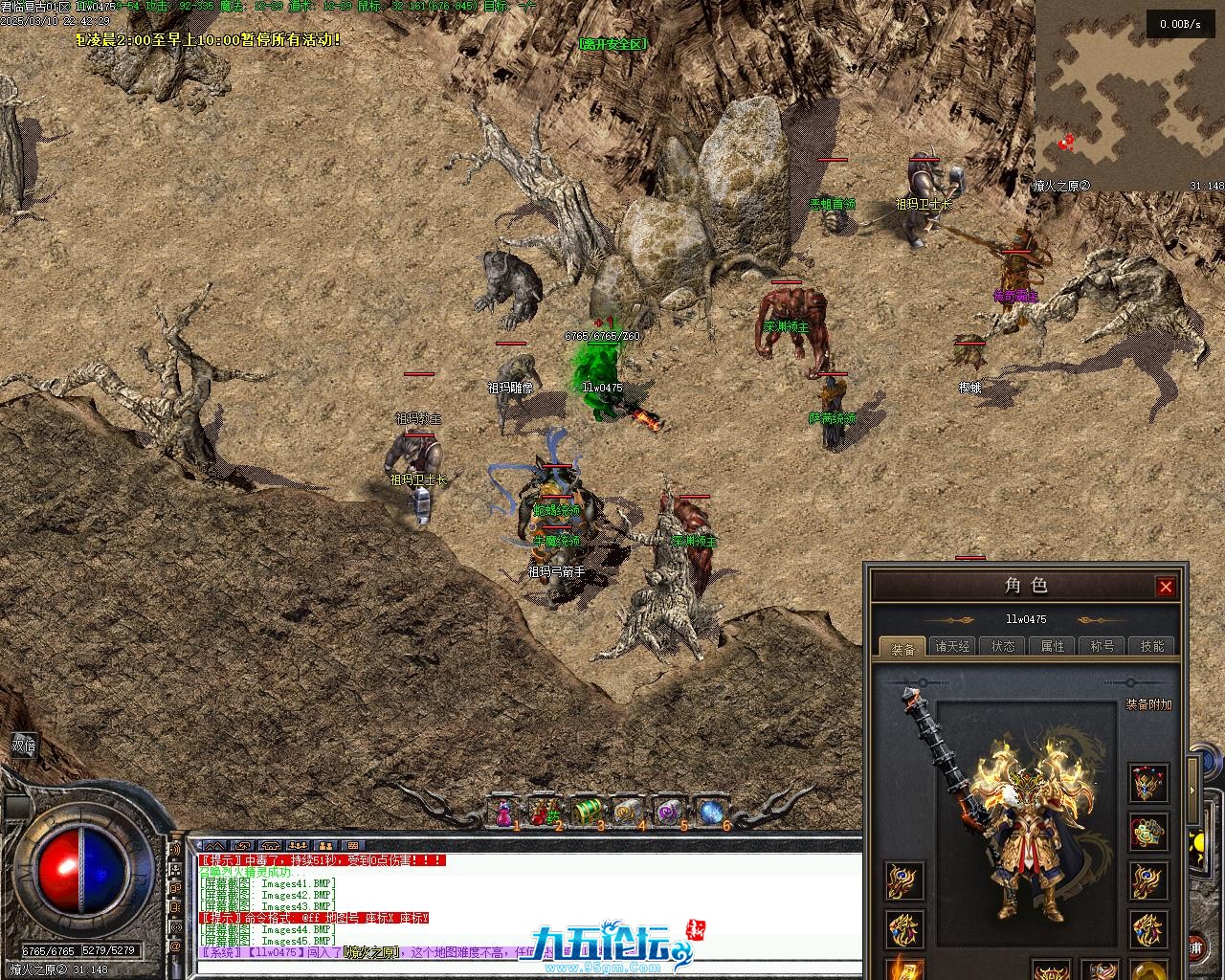Select the 装备 equipment tab
1225x980 pixels.
point(902,648)
